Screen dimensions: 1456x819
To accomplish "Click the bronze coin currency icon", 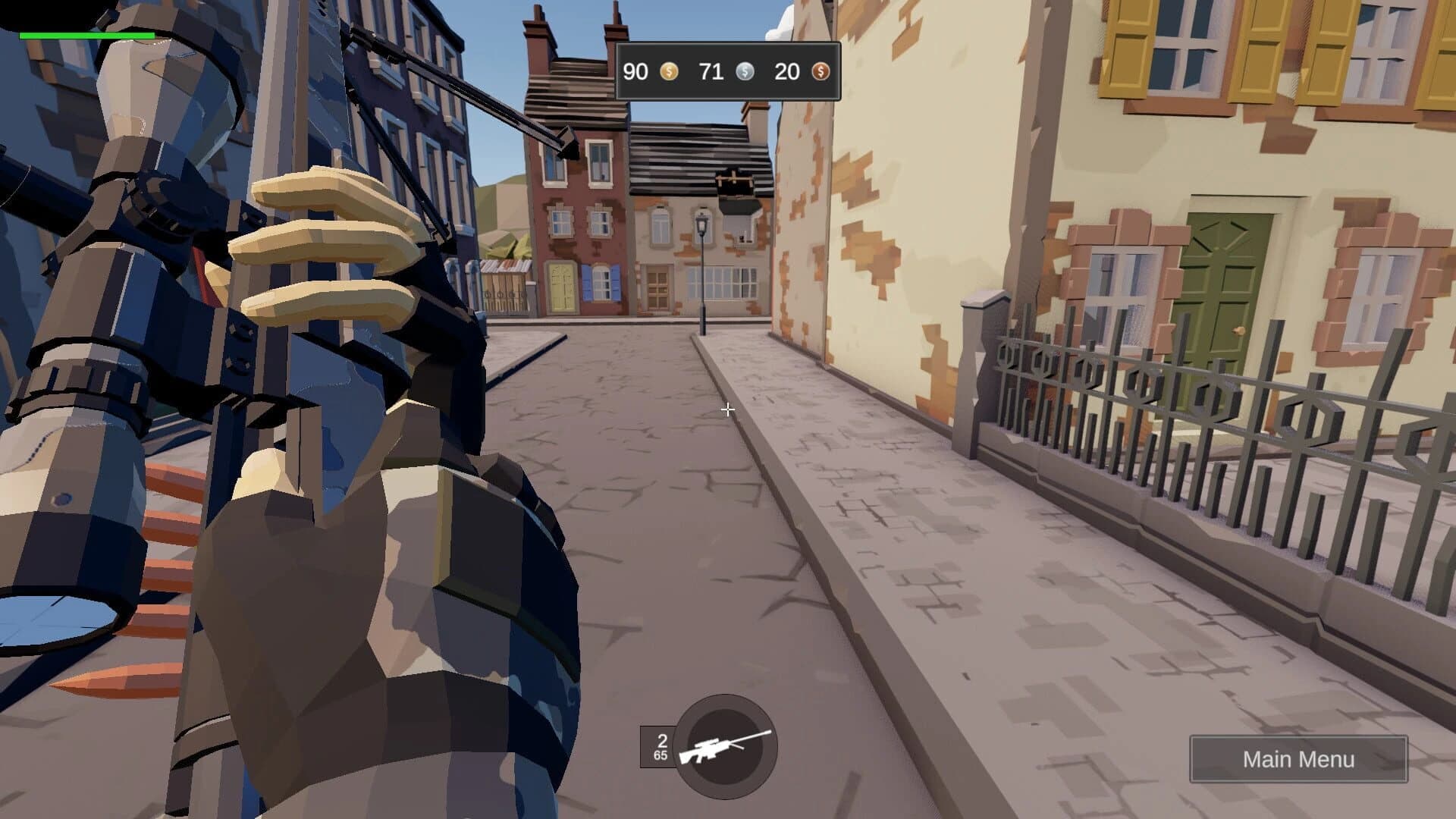I will coord(820,72).
